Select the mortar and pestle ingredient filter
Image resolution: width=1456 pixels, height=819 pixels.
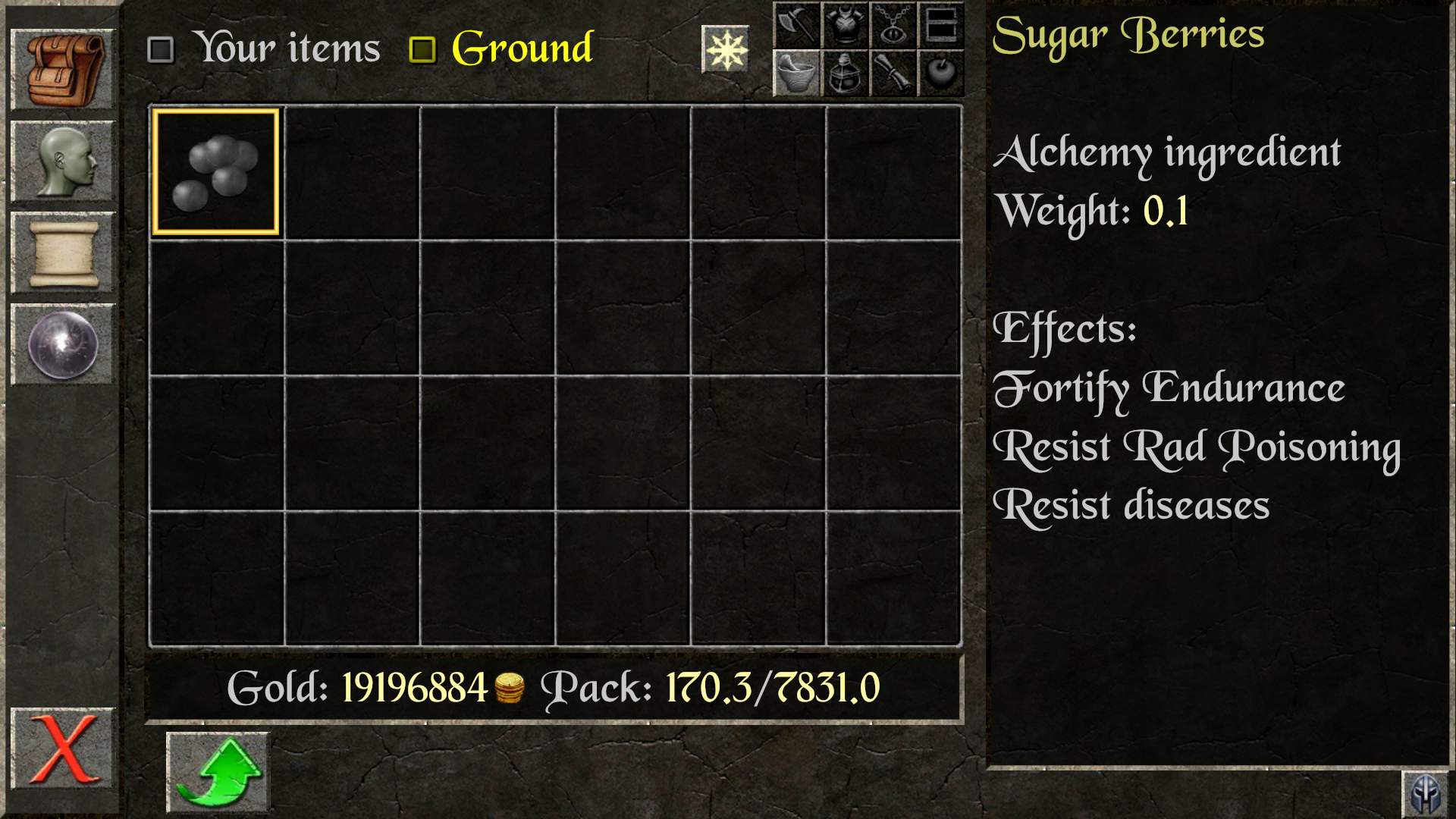795,74
